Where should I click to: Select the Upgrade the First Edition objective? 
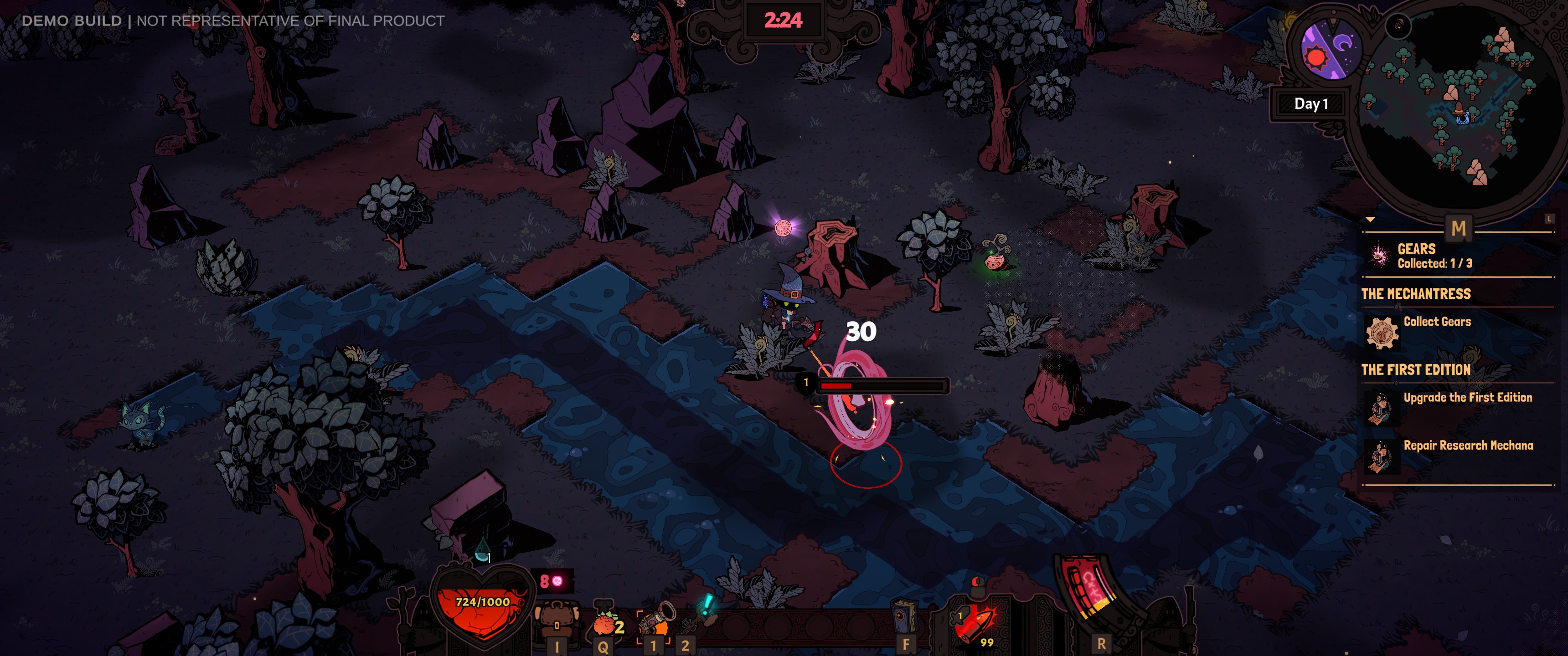click(x=1467, y=398)
